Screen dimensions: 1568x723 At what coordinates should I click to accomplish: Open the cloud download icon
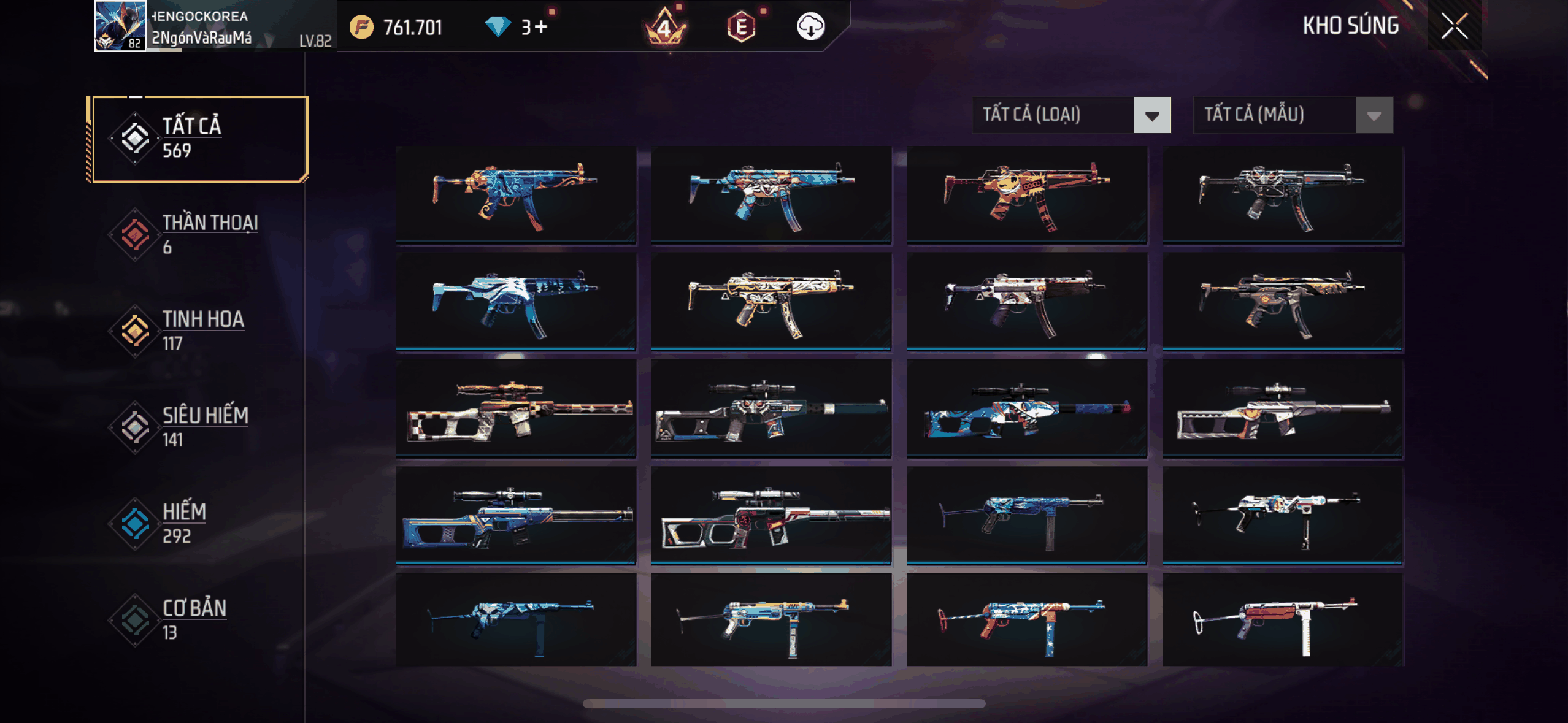(810, 27)
